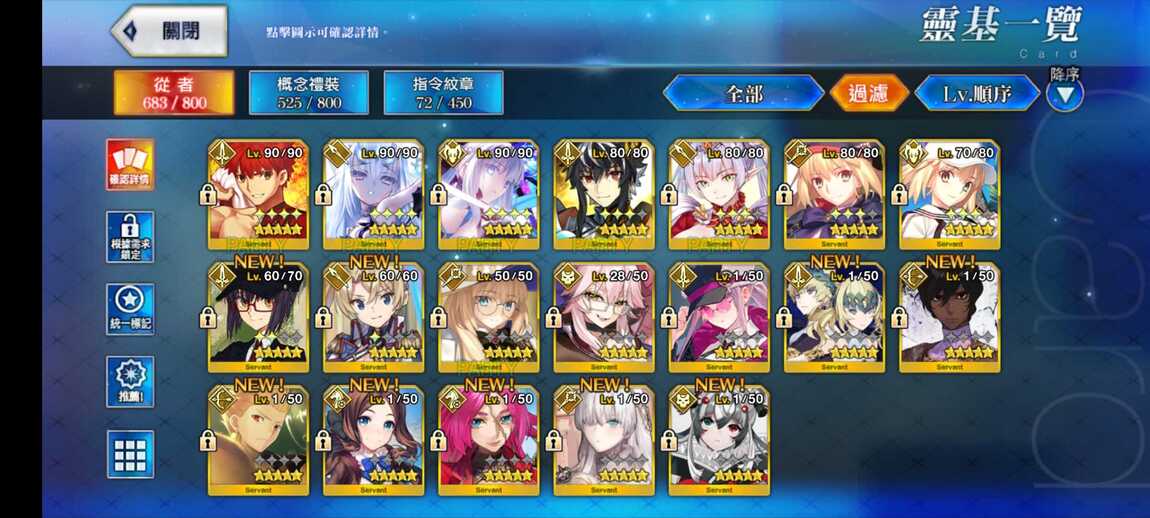Close the spirit origin list with 關閉
The height and width of the screenshot is (518, 1150).
(x=168, y=31)
